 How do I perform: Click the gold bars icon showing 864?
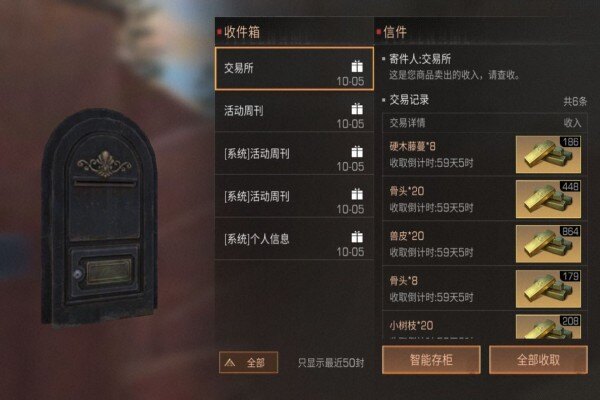pyautogui.click(x=548, y=244)
